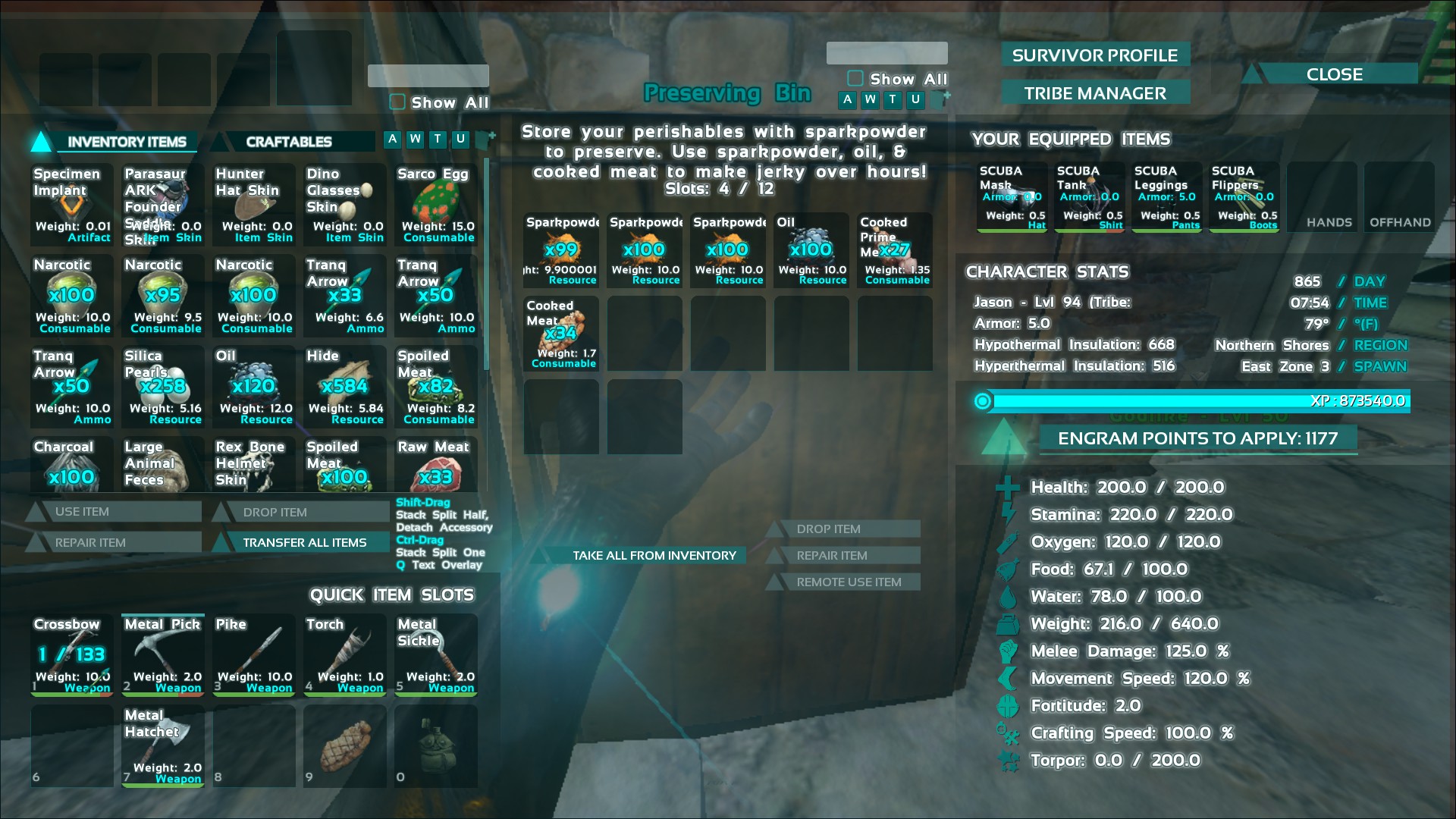Transfer all items to the bin
Viewport: 1456px width, 819px height.
(x=304, y=542)
